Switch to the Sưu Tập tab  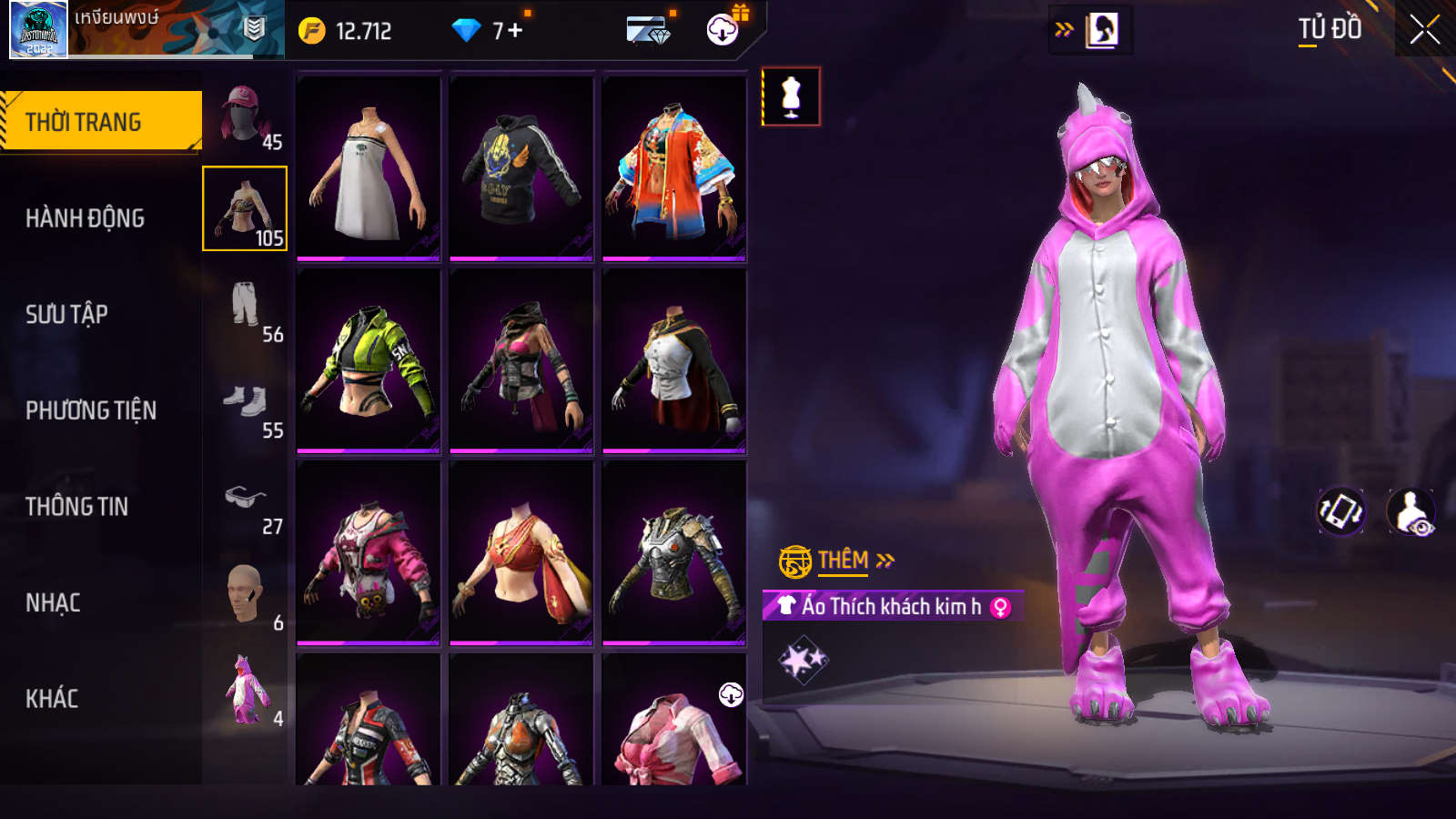[x=66, y=315]
